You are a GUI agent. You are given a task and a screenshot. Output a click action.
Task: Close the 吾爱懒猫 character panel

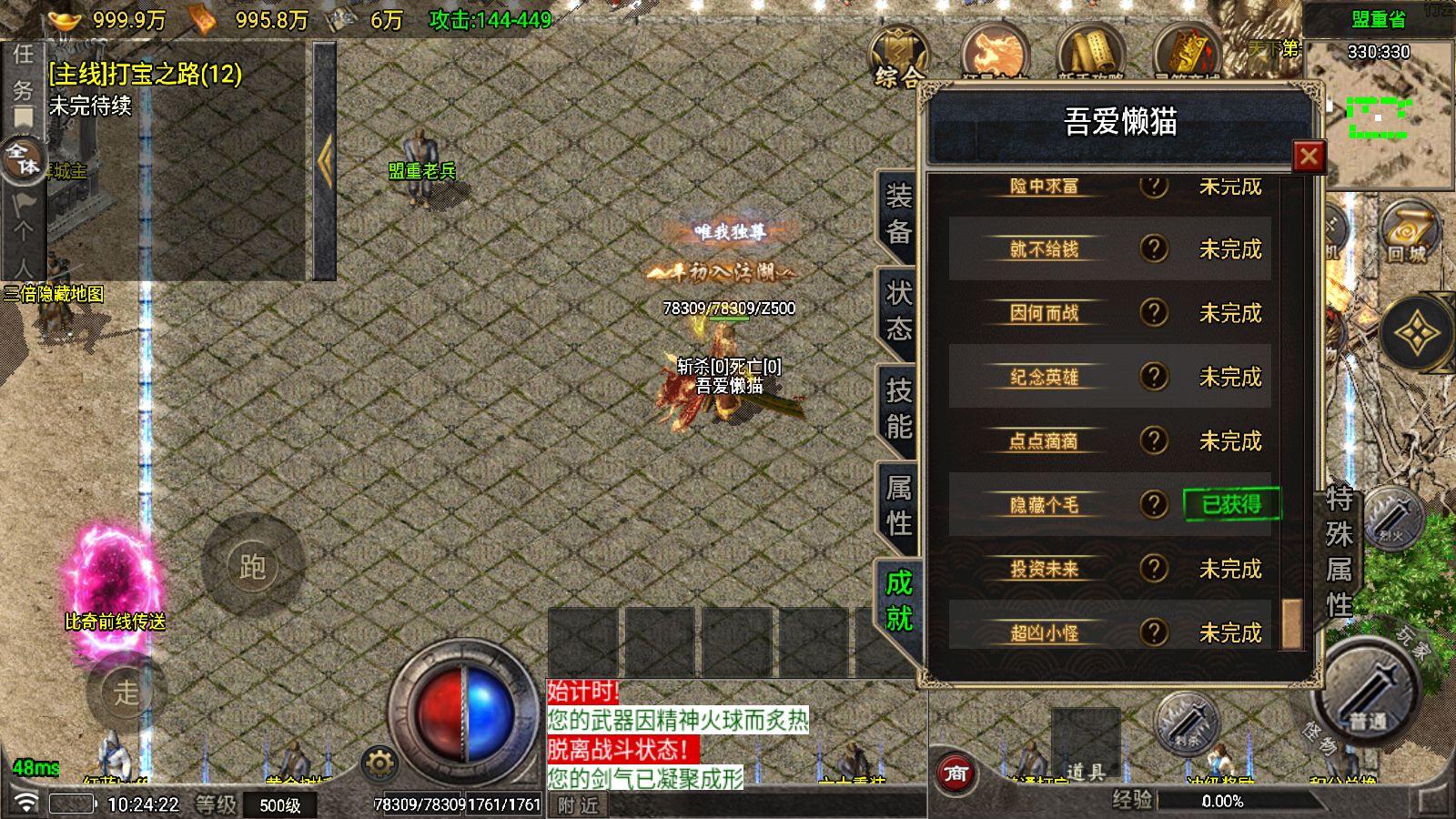pyautogui.click(x=1308, y=157)
